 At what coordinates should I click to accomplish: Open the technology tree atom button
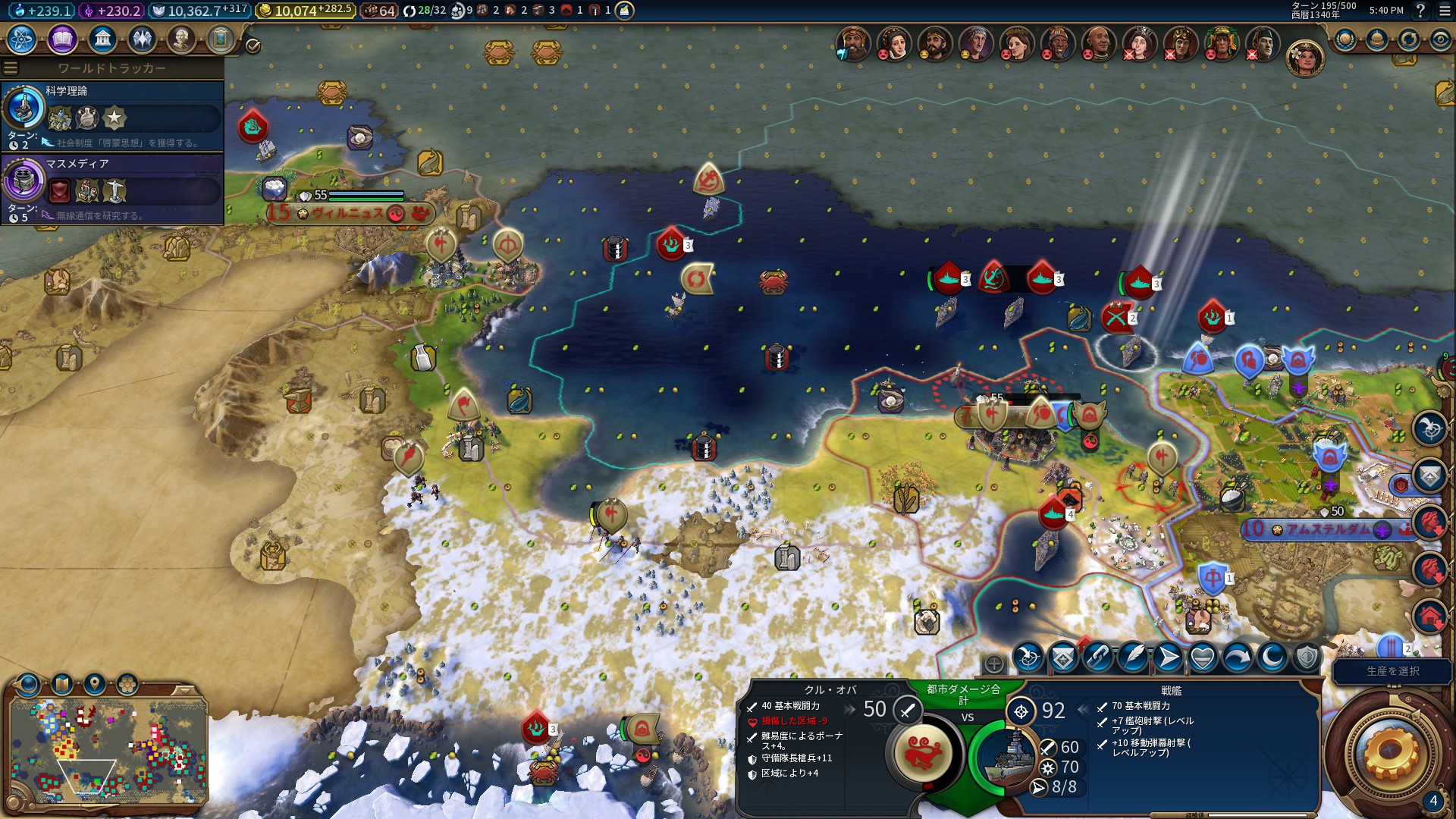point(22,39)
